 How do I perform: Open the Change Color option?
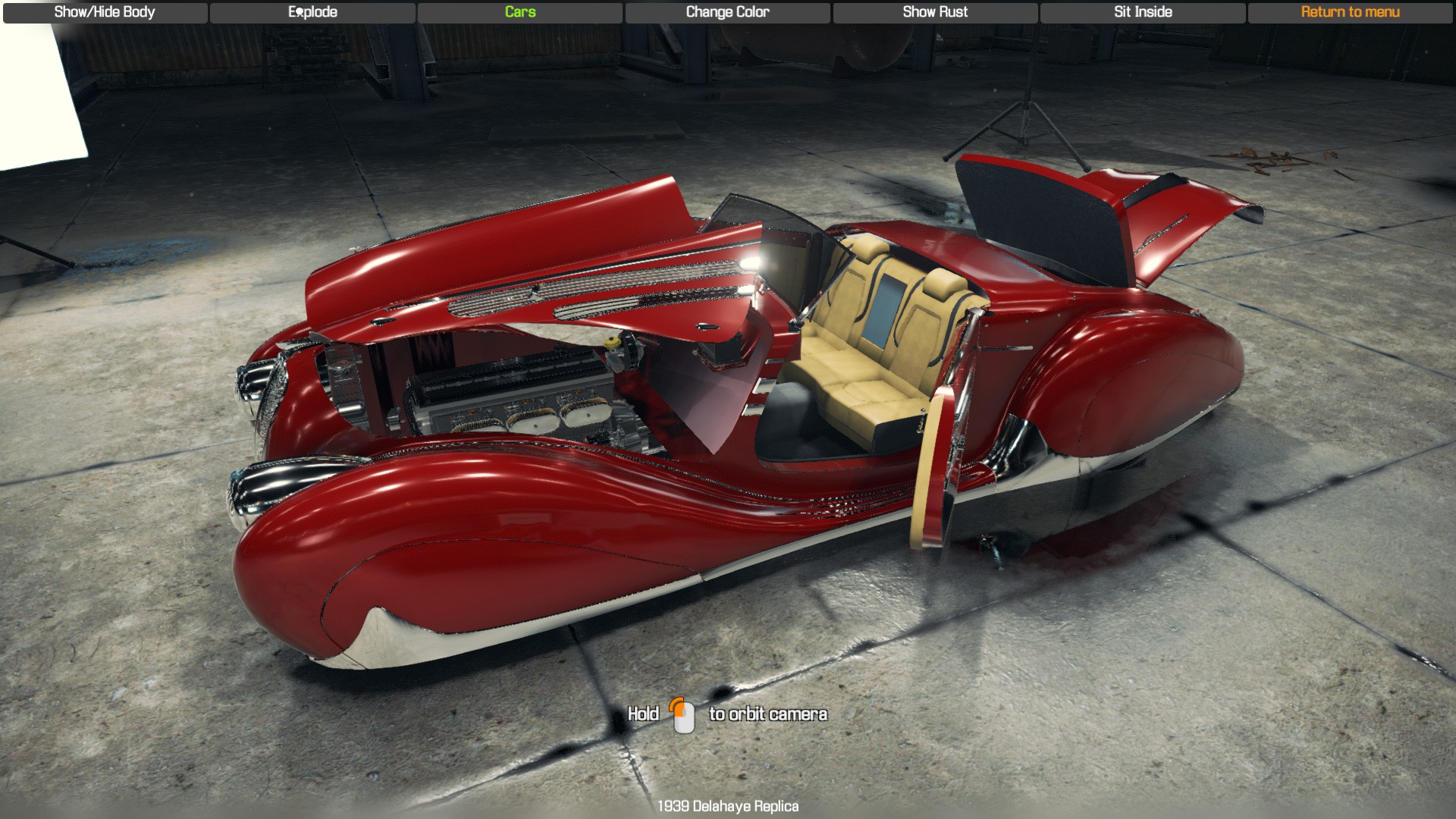click(x=726, y=12)
